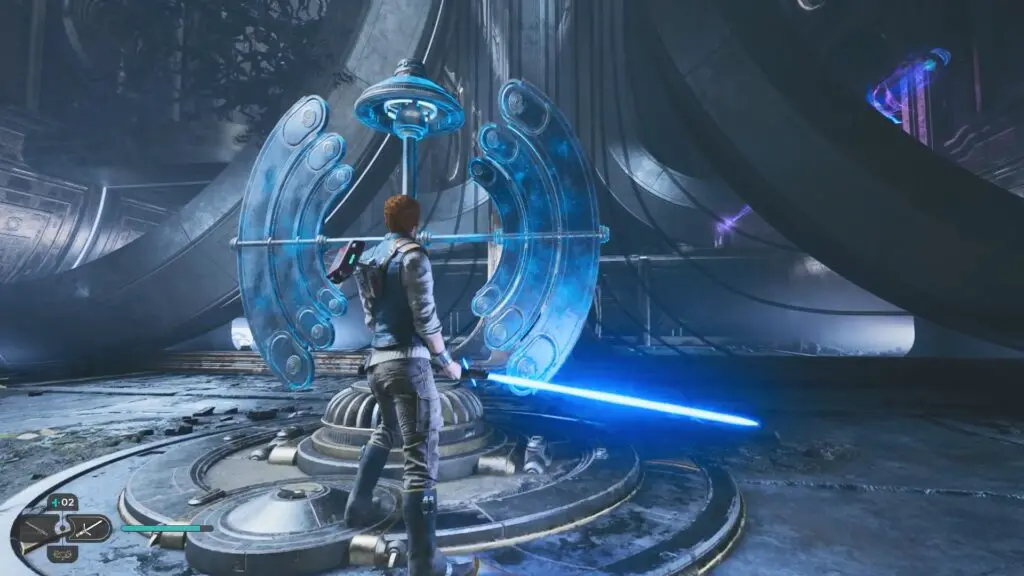Use the green stim canister slot
The image size is (1024, 576).
(x=62, y=503)
